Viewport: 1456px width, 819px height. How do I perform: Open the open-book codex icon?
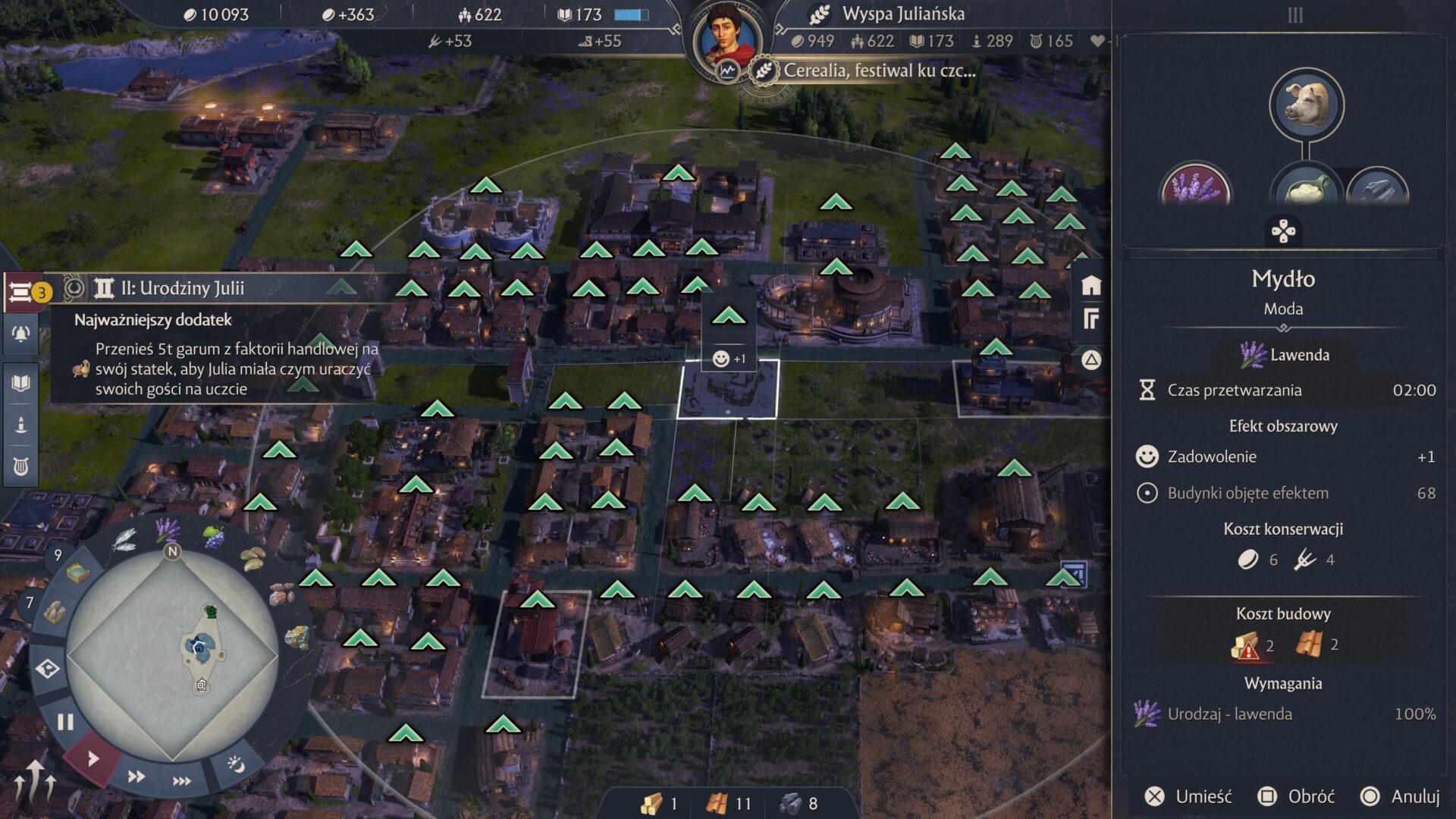(20, 383)
